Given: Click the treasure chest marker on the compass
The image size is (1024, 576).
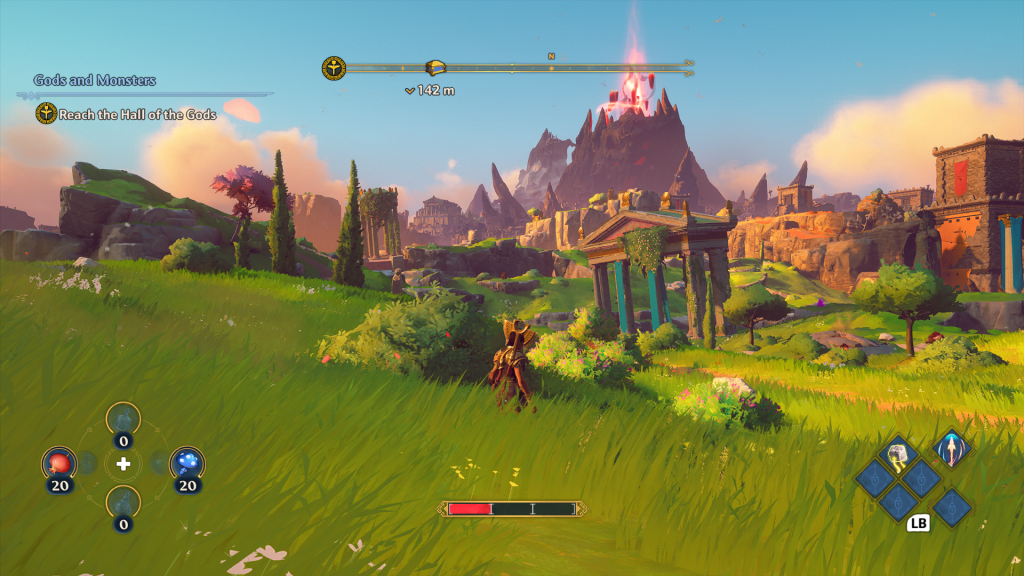Looking at the screenshot, I should [x=435, y=68].
